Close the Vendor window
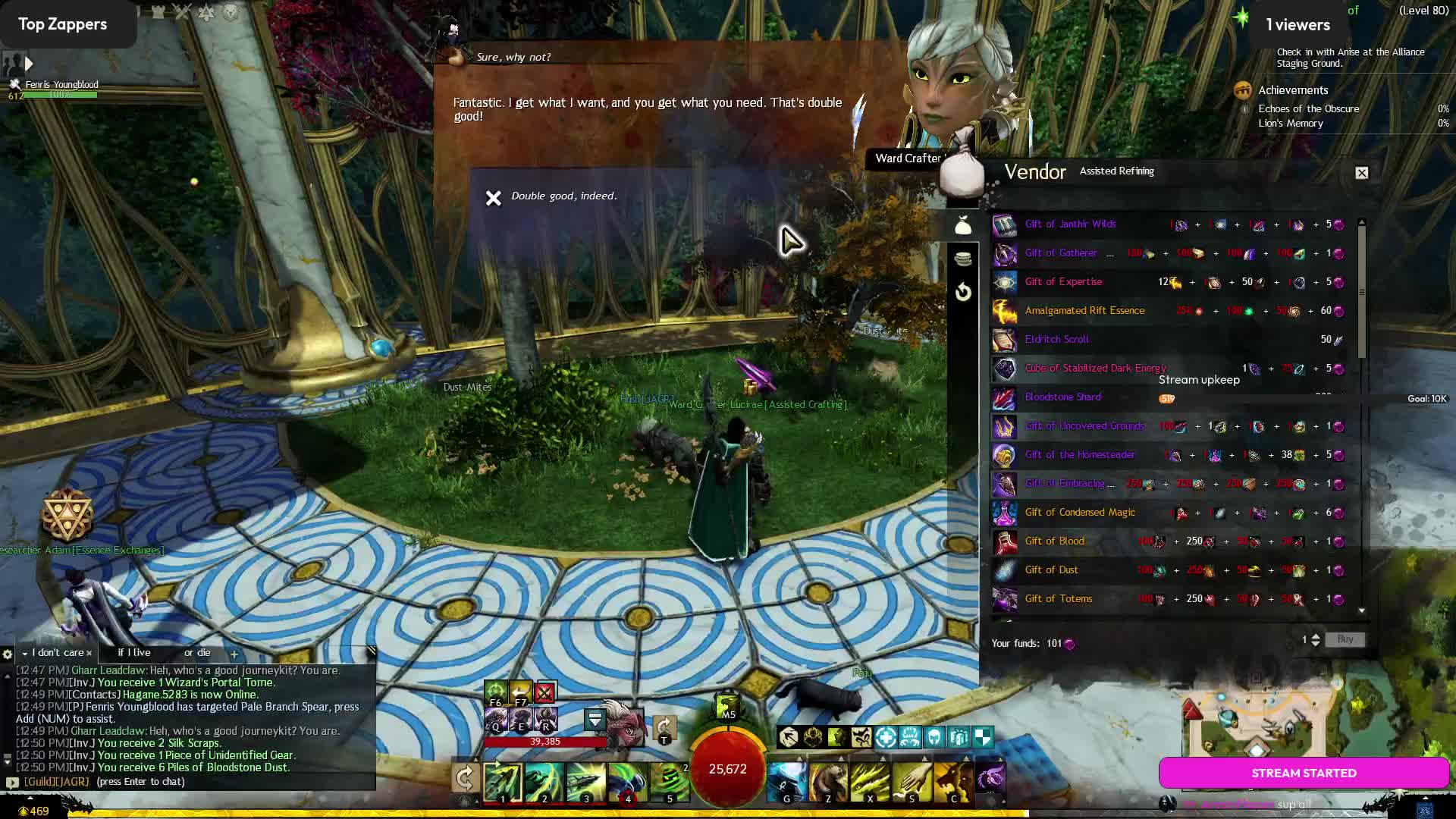1456x819 pixels. coord(1362,173)
